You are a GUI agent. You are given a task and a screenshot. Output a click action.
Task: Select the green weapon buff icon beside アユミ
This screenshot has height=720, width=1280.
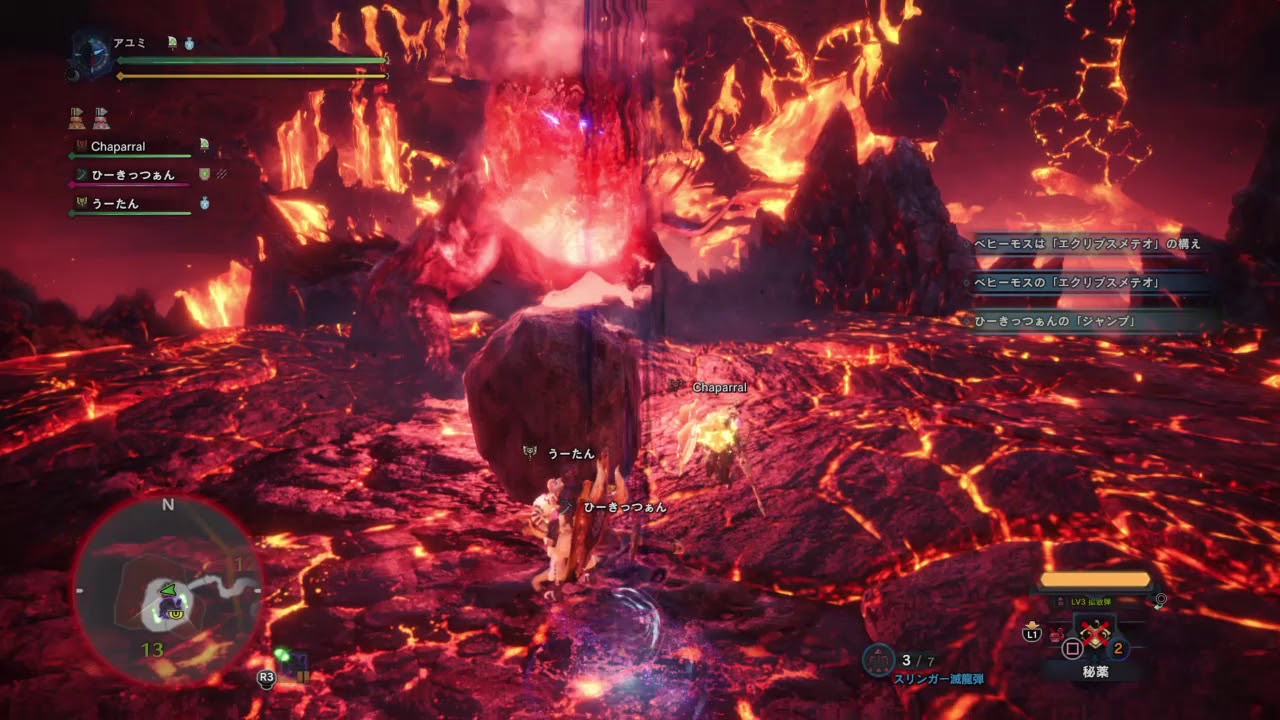pyautogui.click(x=172, y=42)
